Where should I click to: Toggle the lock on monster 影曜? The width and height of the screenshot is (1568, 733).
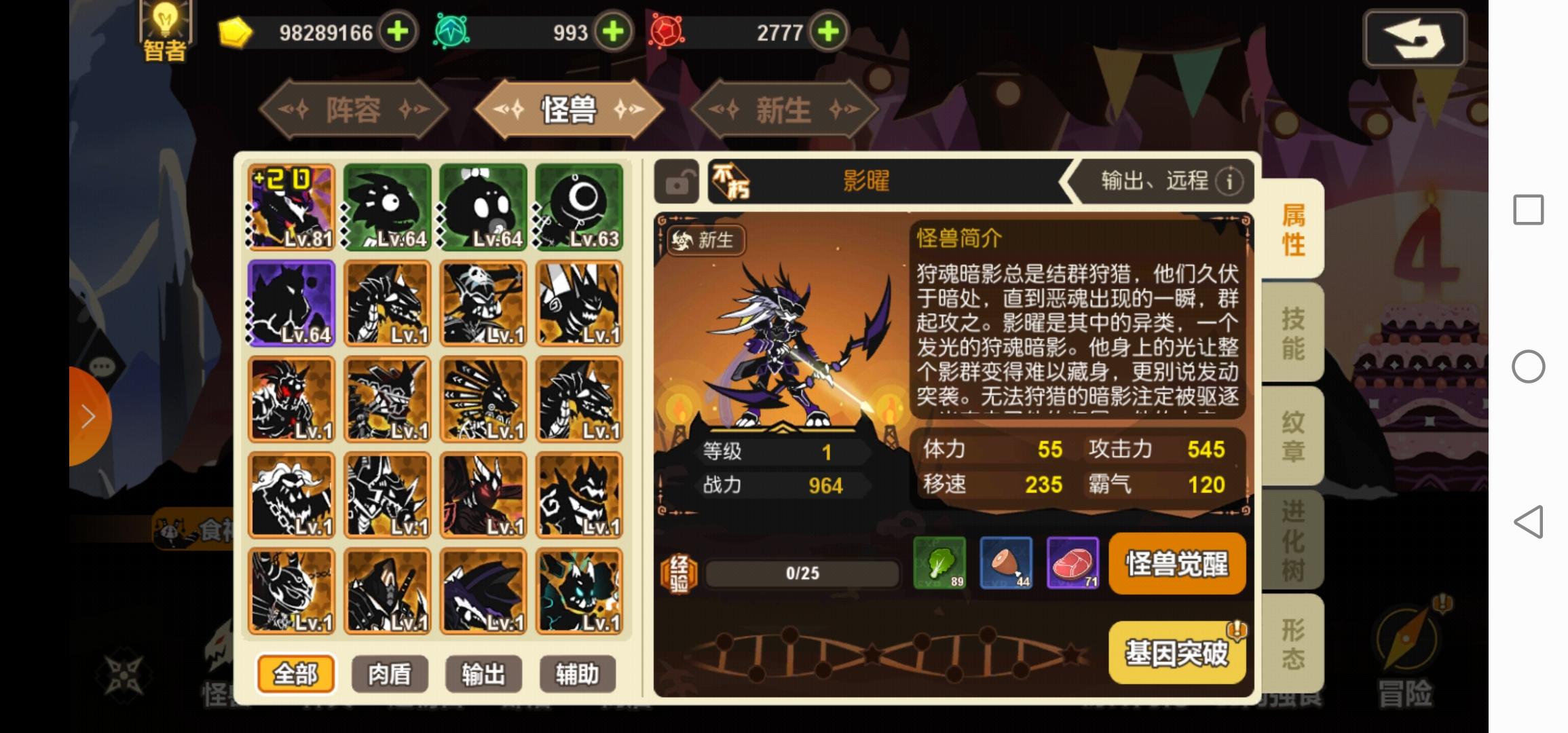pos(677,182)
